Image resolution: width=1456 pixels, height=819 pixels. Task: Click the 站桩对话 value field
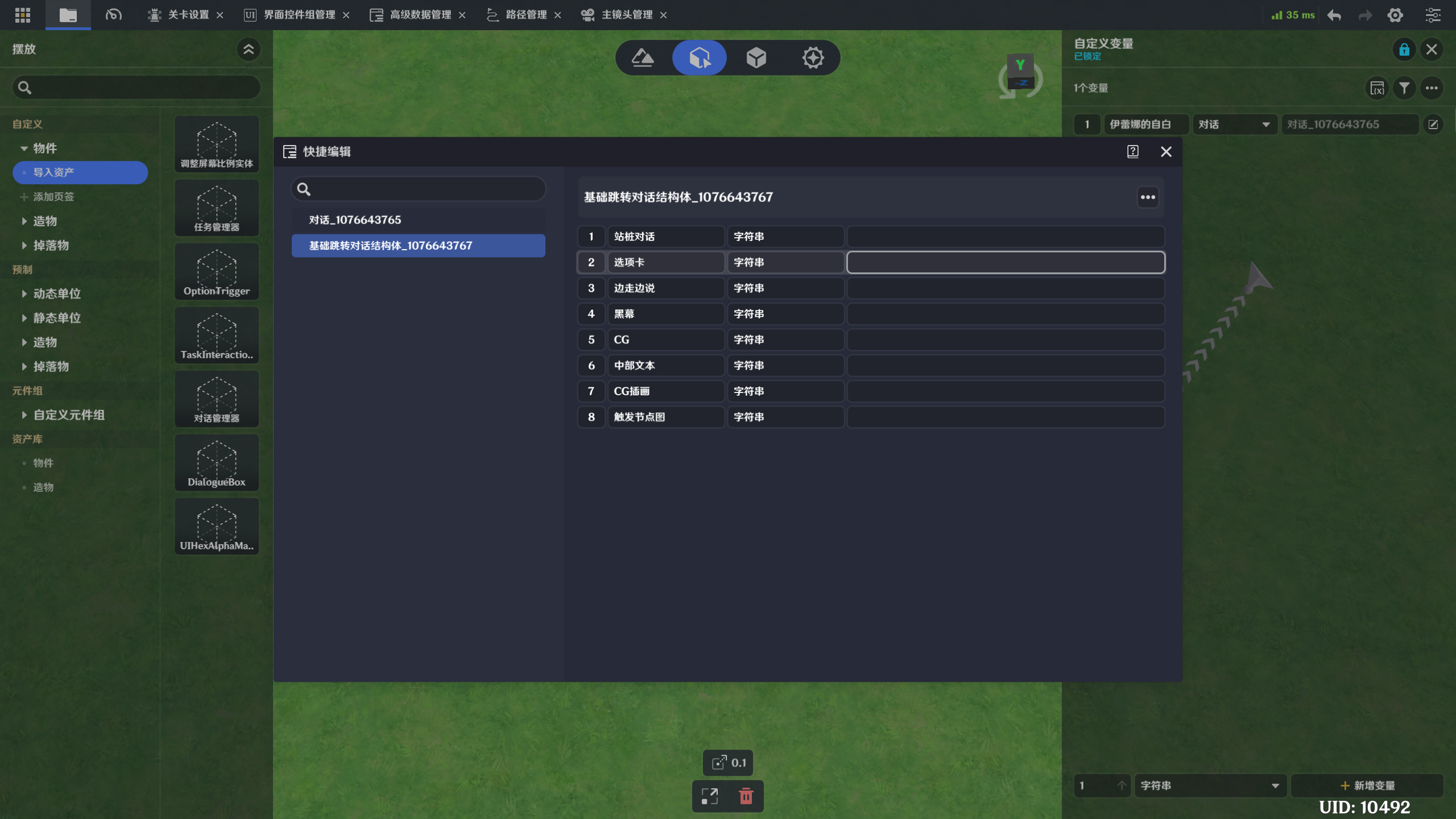[x=1005, y=237]
